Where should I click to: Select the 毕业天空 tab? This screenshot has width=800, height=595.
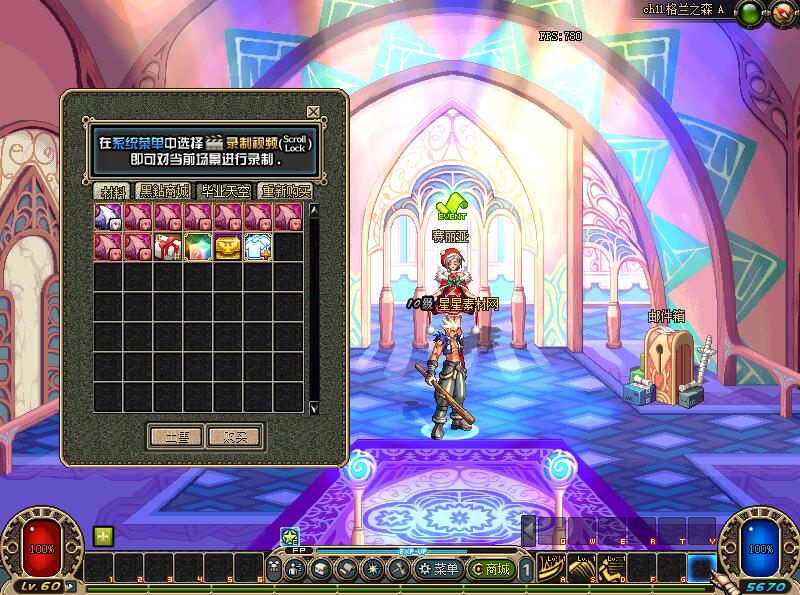225,191
